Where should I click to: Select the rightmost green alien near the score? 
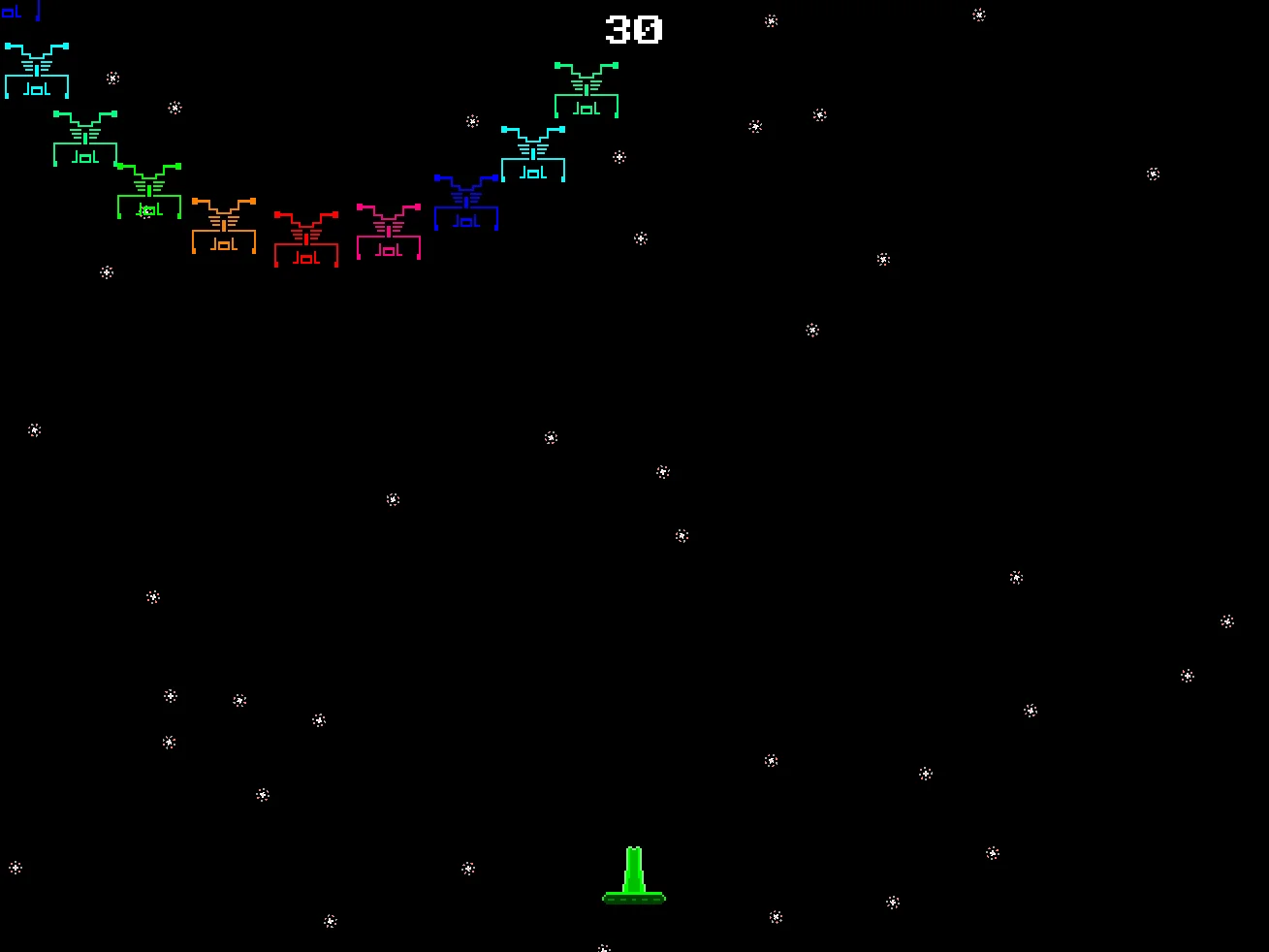click(x=586, y=87)
